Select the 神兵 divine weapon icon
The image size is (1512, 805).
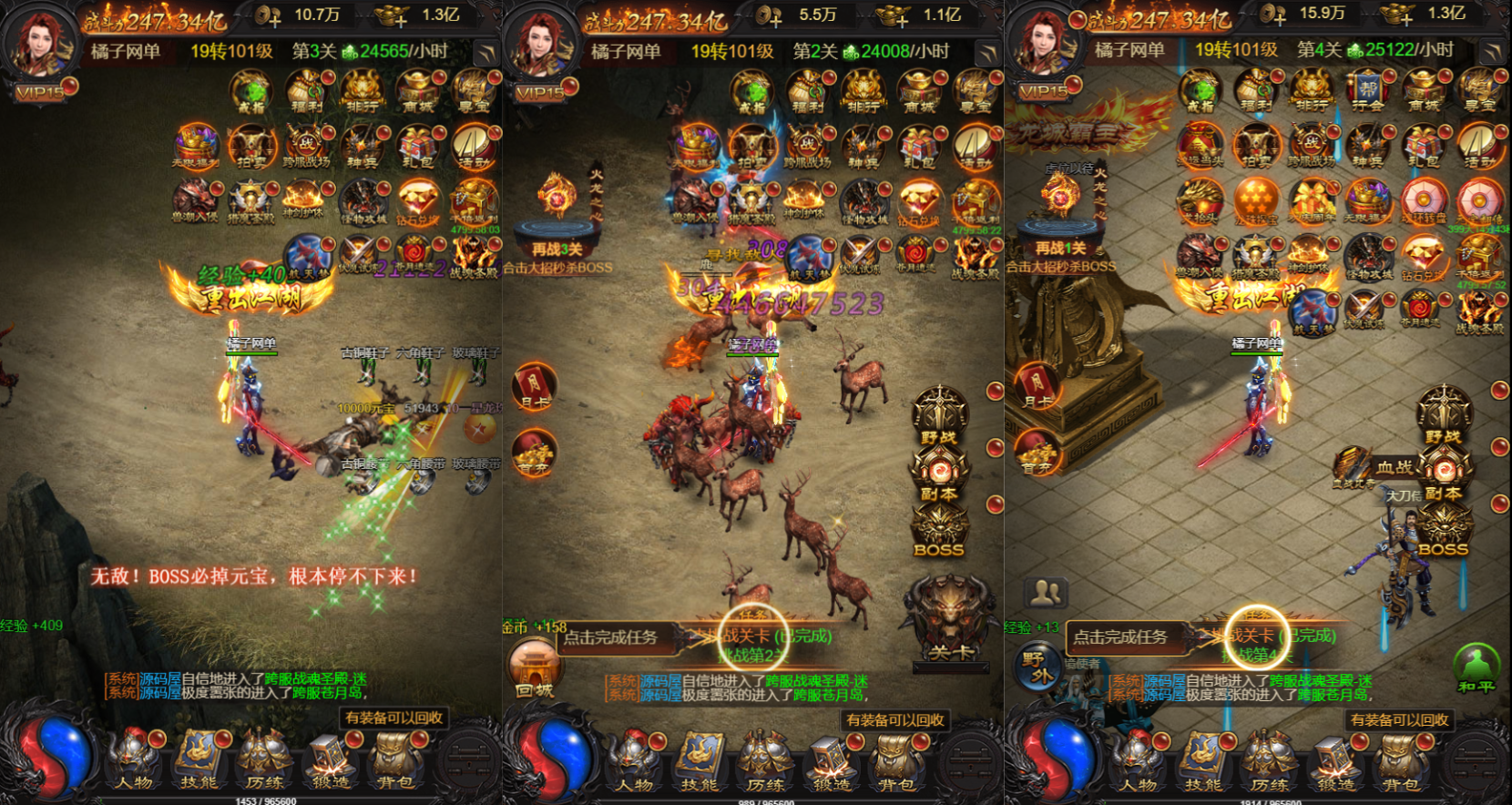tap(361, 144)
